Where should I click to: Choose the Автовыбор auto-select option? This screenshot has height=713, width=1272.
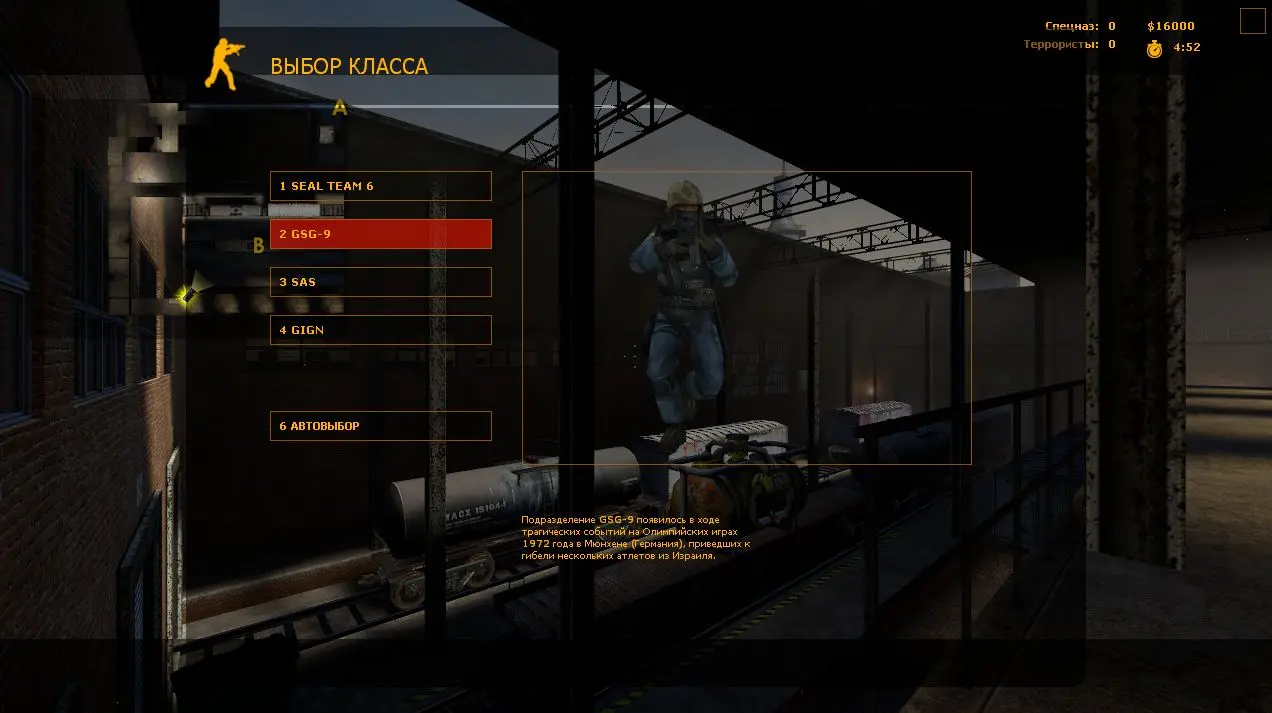pyautogui.click(x=380, y=426)
